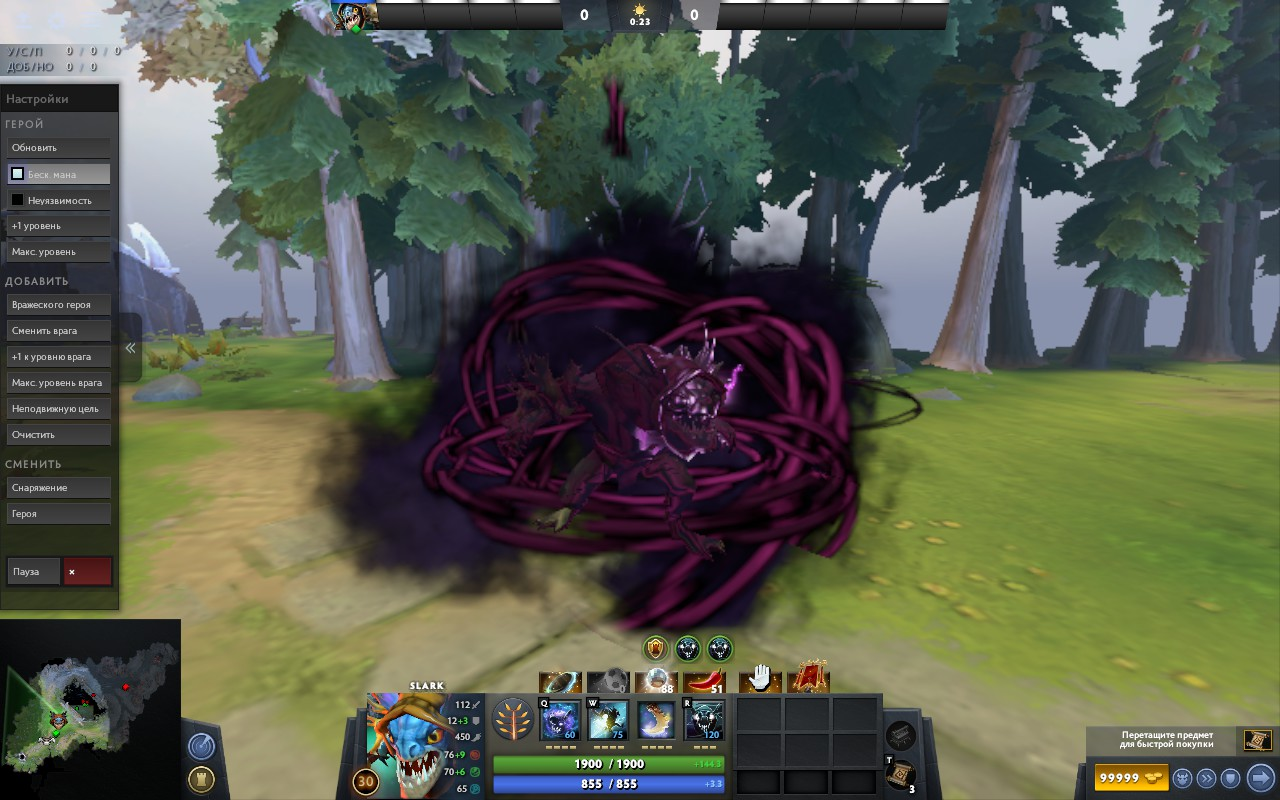
Task: Click the shield icon in the courier controls
Action: [x=1229, y=778]
